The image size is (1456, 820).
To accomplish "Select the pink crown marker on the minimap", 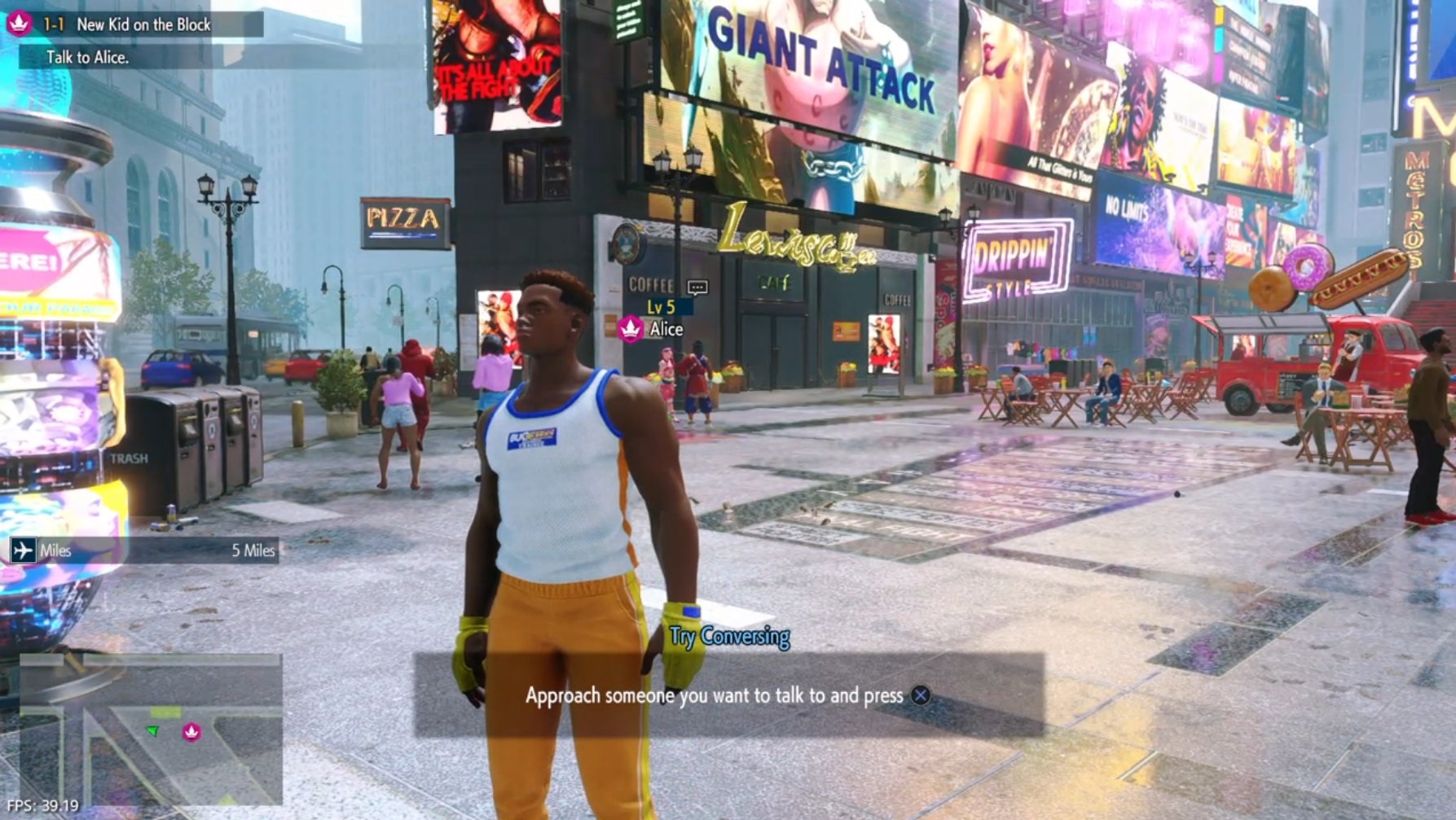I will (191, 732).
